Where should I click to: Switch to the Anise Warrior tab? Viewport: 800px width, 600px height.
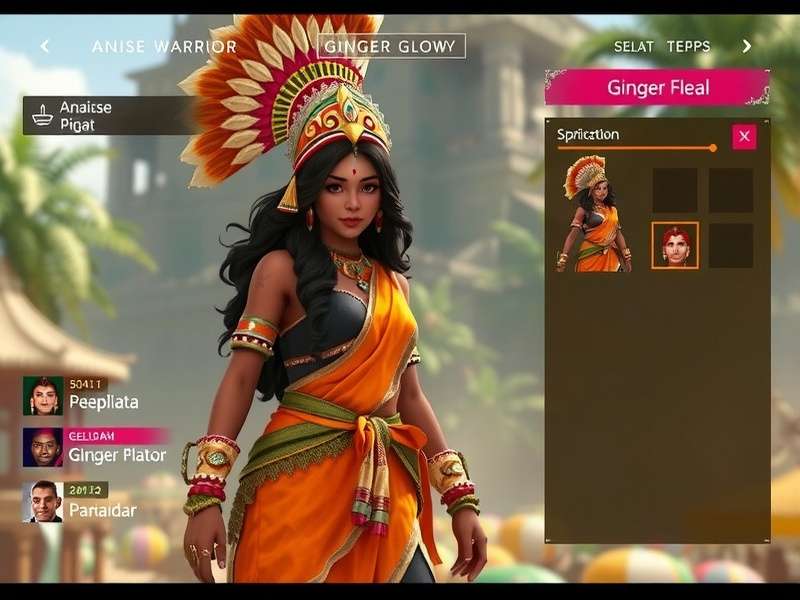pos(164,46)
